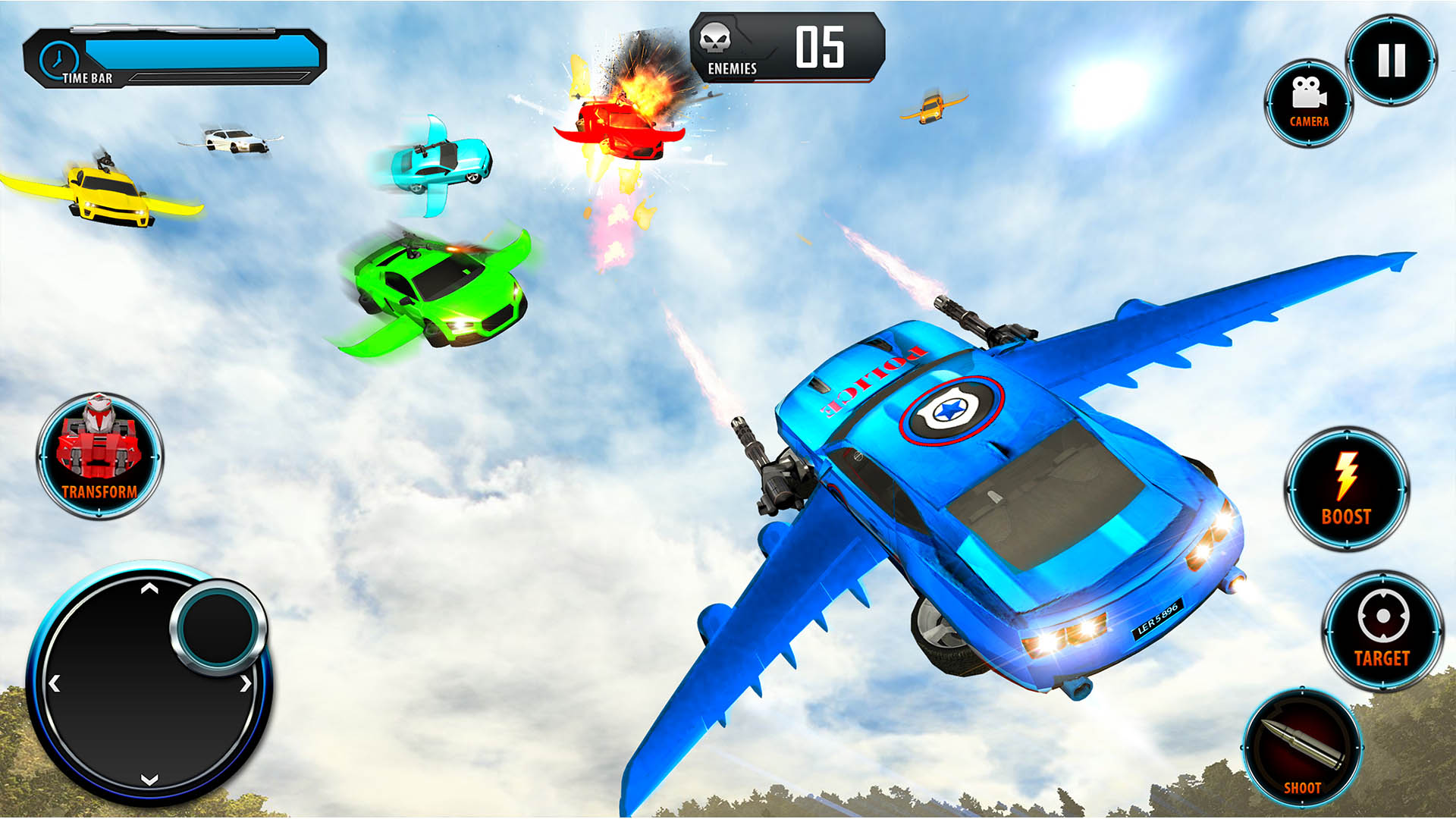The width and height of the screenshot is (1456, 819).
Task: Click the TIME BAR label text
Action: pyautogui.click(x=86, y=77)
